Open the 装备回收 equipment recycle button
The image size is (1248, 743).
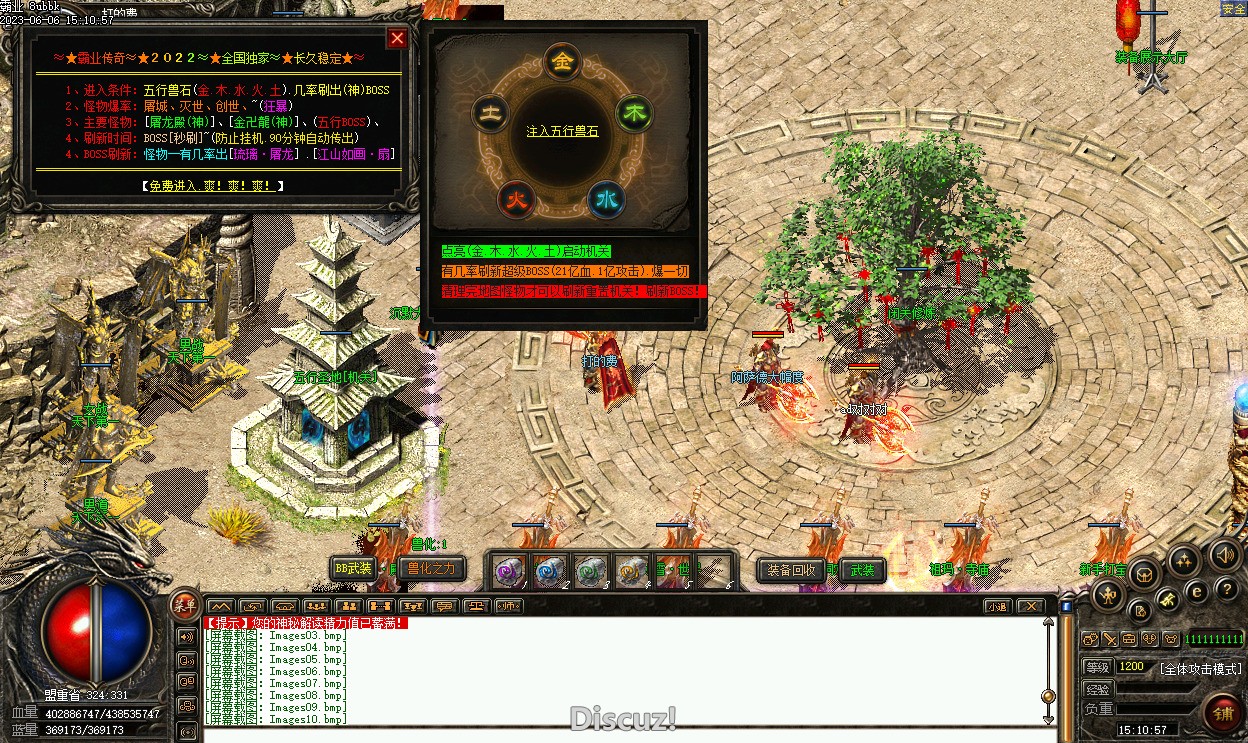[792, 570]
